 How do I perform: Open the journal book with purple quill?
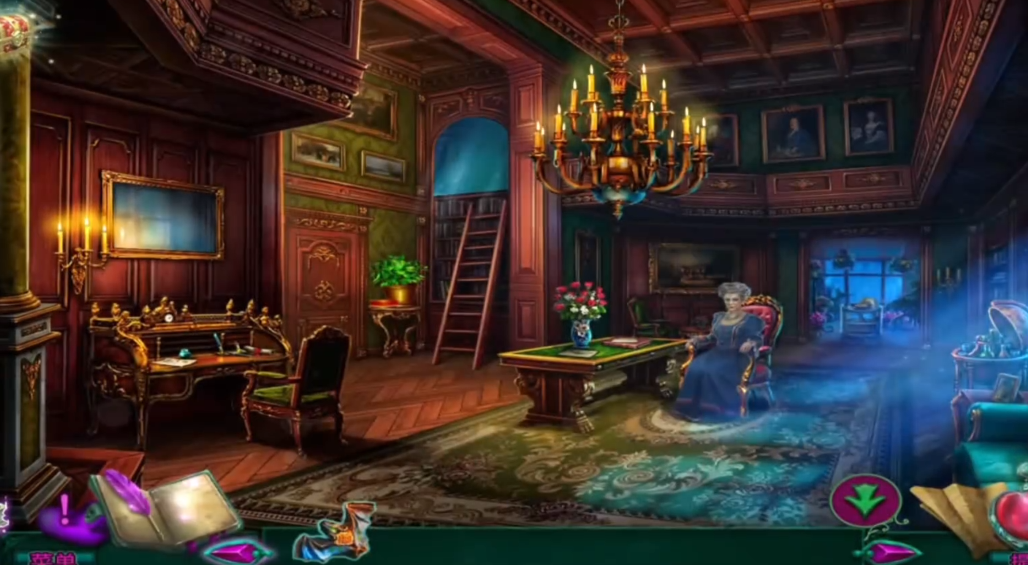[x=166, y=510]
